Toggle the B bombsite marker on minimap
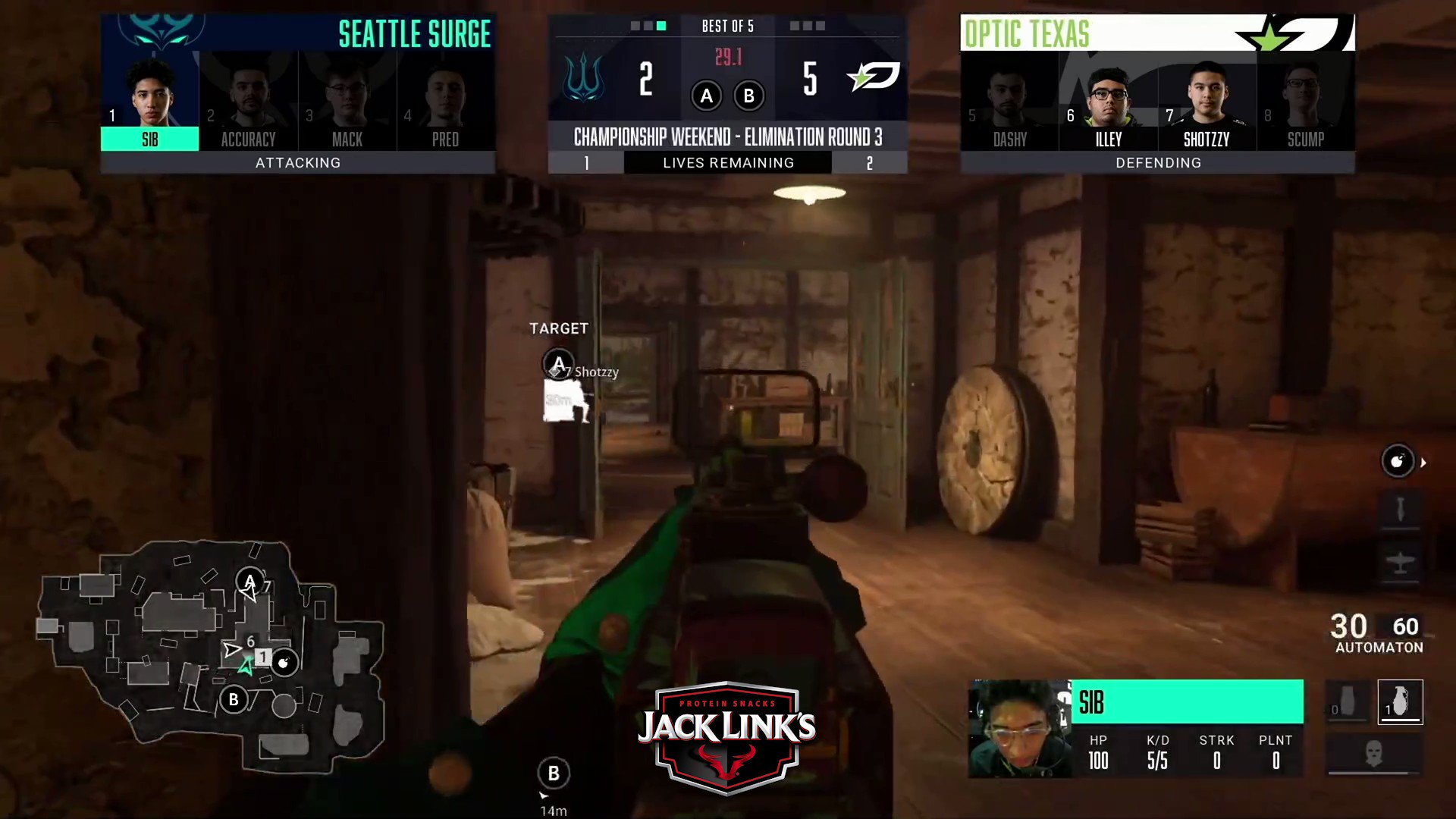Screen dimensions: 1456x819 [234, 699]
